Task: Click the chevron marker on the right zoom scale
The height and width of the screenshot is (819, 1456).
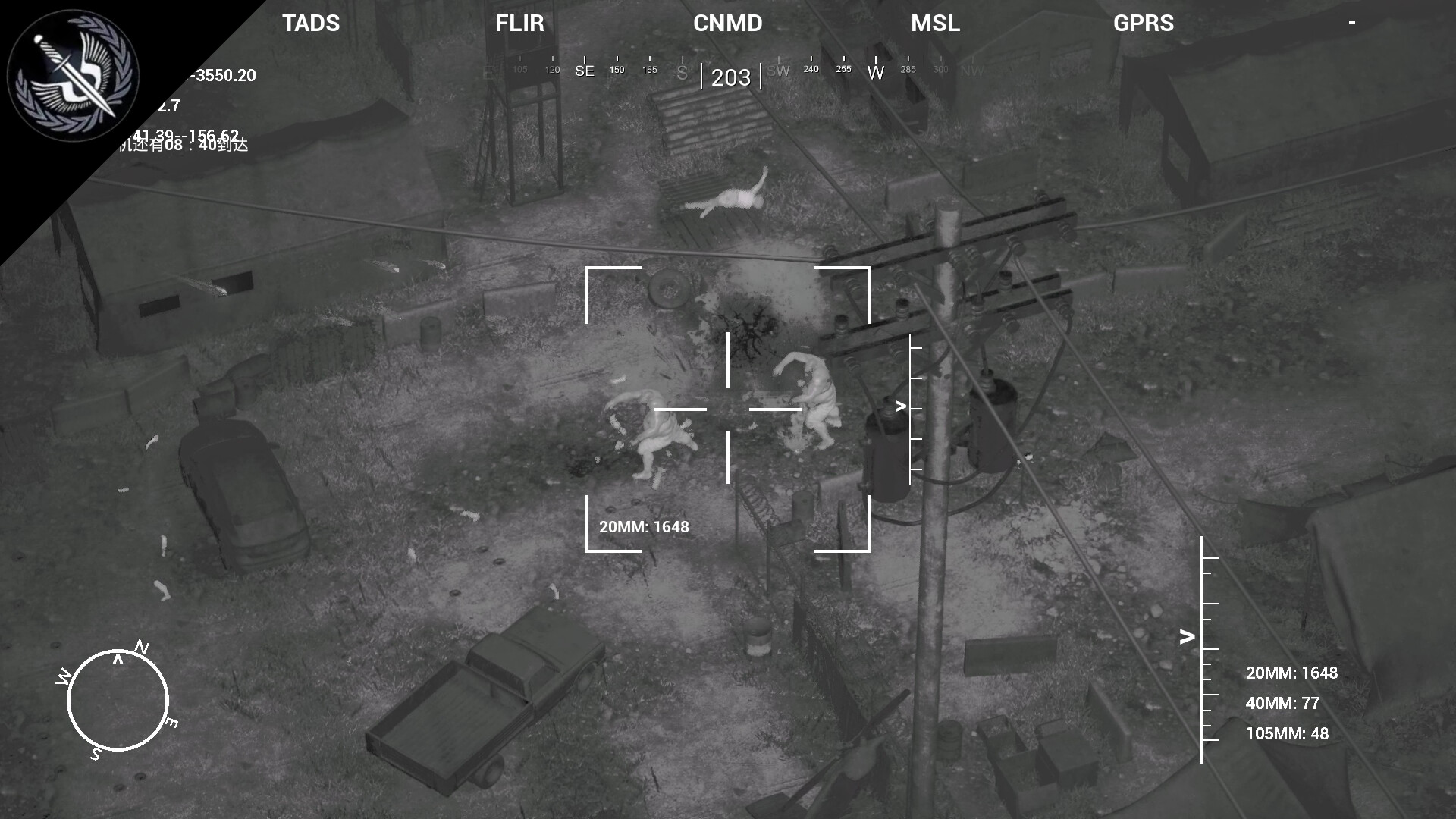Action: point(1187,637)
